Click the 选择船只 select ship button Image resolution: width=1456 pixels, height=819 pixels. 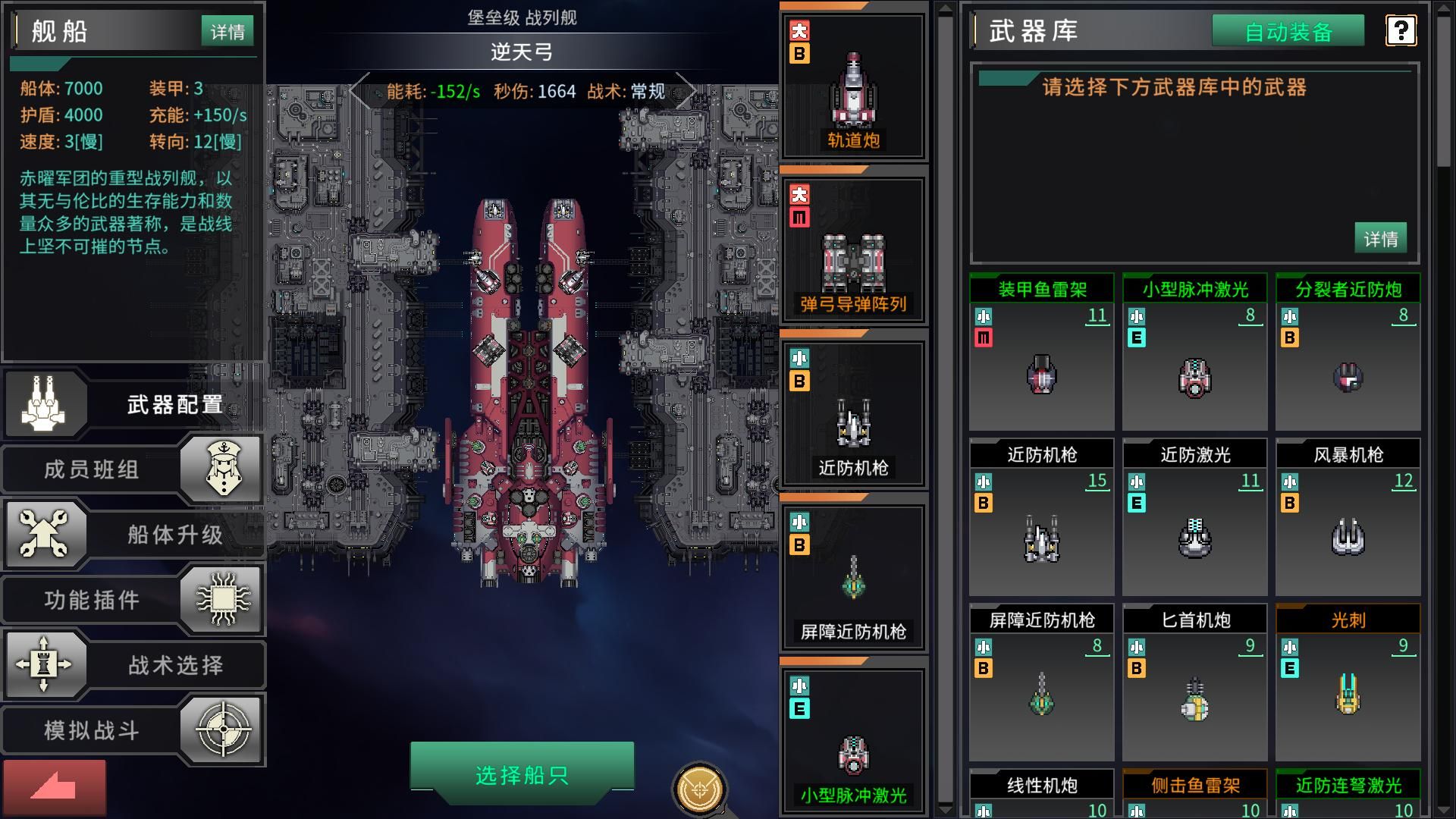522,775
